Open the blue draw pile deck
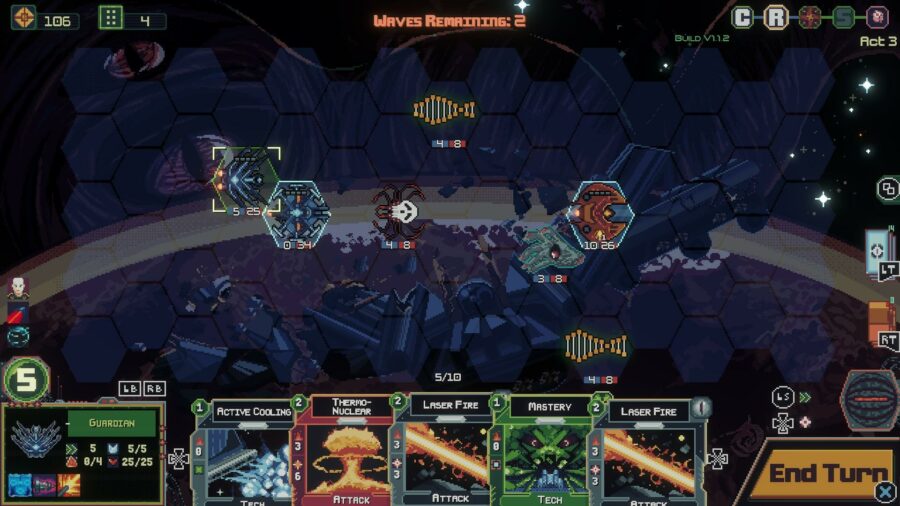This screenshot has height=506, width=900. click(x=878, y=250)
